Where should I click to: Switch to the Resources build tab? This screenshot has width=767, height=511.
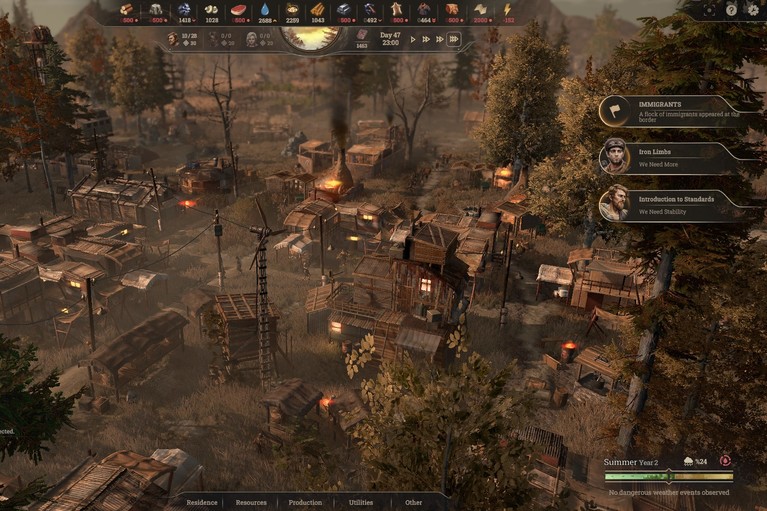click(251, 502)
